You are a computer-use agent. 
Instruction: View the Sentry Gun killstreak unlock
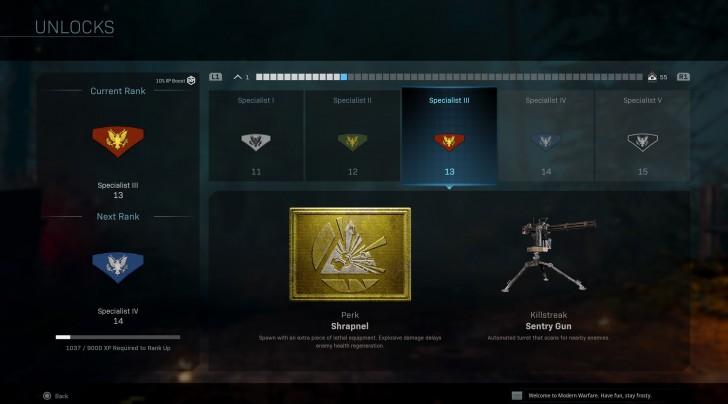(546, 257)
